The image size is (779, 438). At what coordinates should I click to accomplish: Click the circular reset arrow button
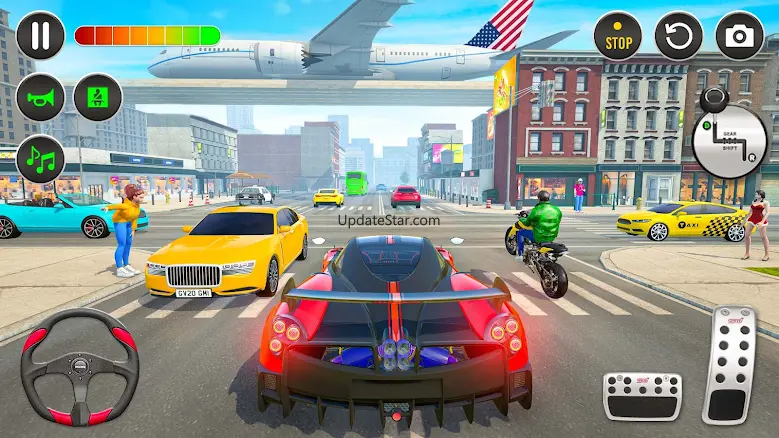pos(679,37)
